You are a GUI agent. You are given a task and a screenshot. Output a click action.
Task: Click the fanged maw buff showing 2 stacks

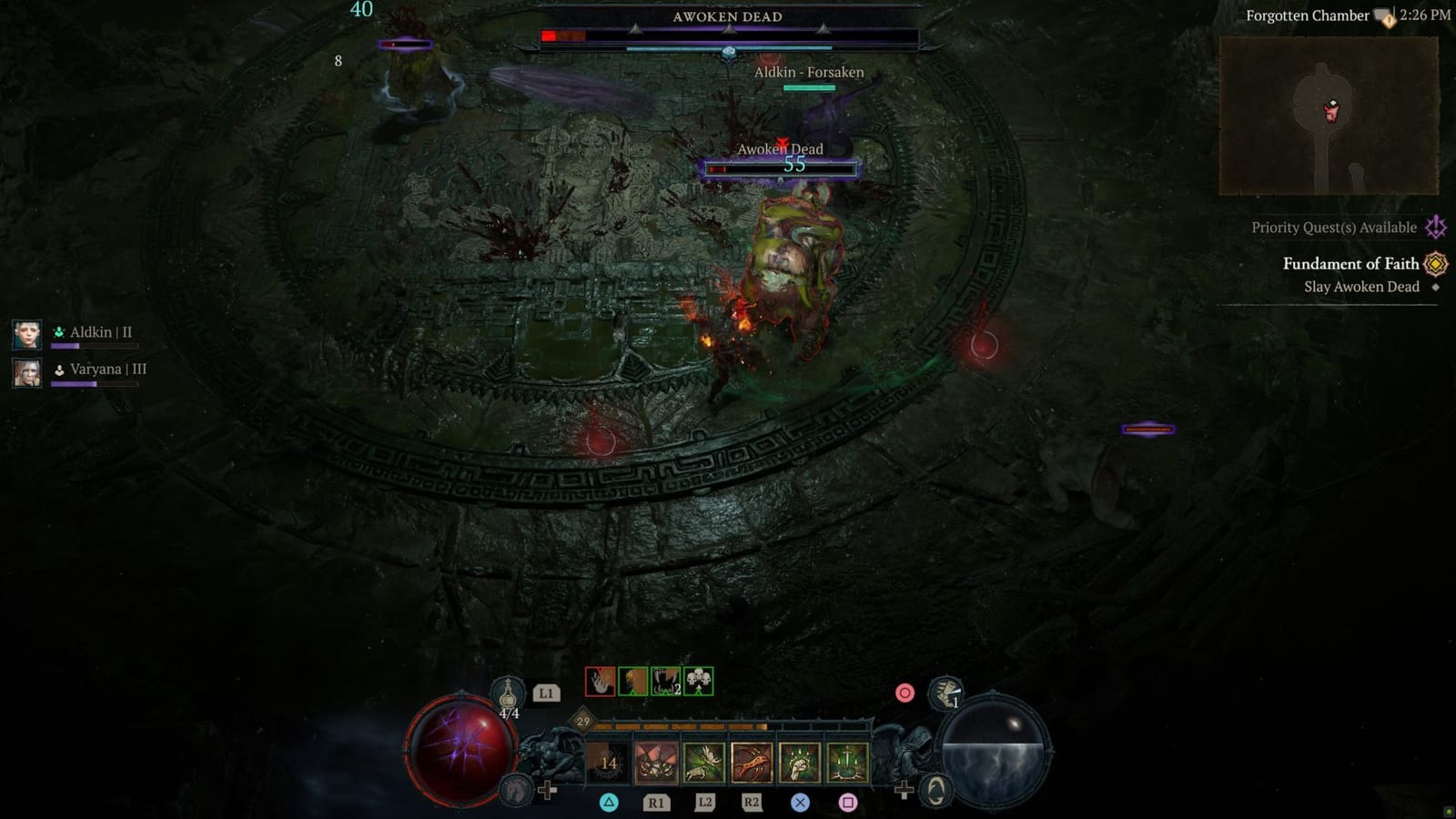click(665, 682)
